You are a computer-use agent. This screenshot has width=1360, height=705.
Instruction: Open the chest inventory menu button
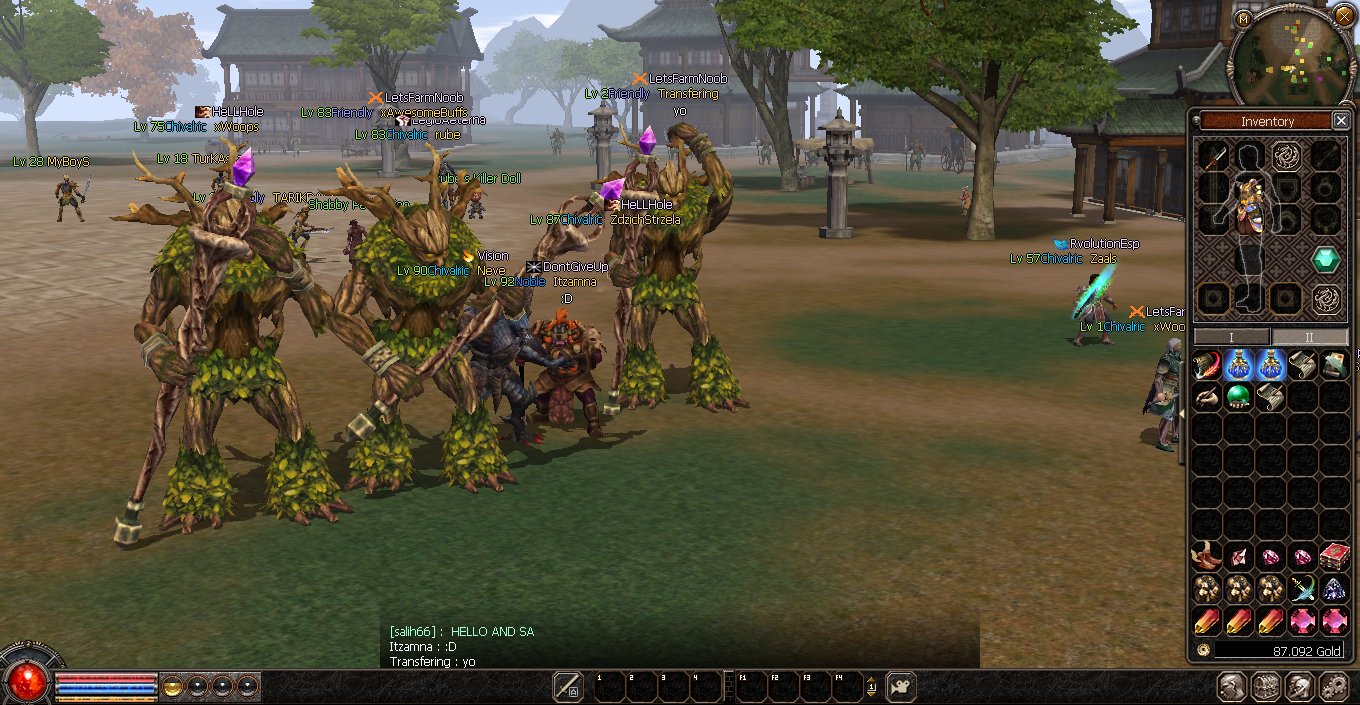click(1265, 687)
